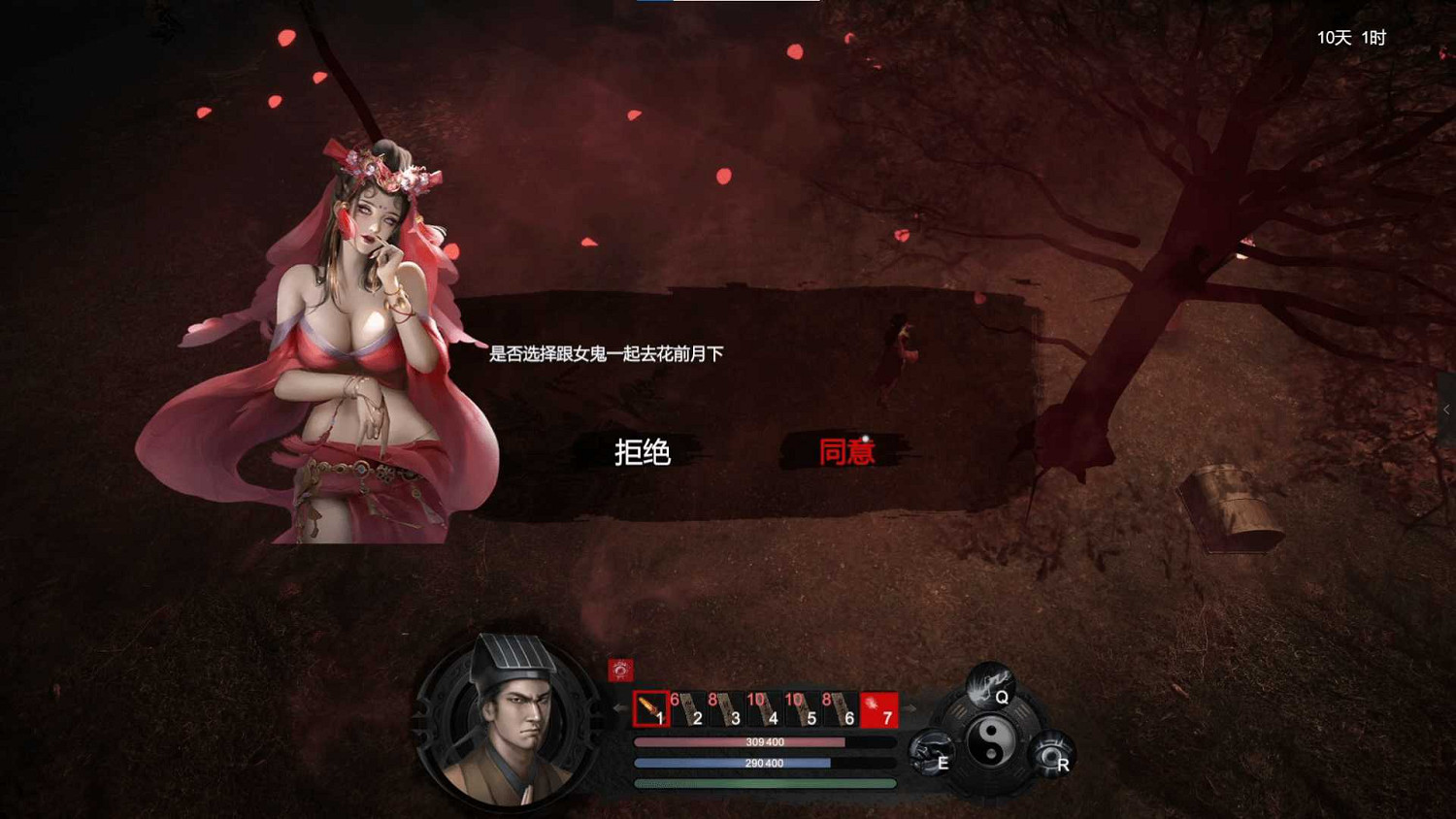
Task: Select the talisman in hotbar slot 3
Action: (729, 709)
